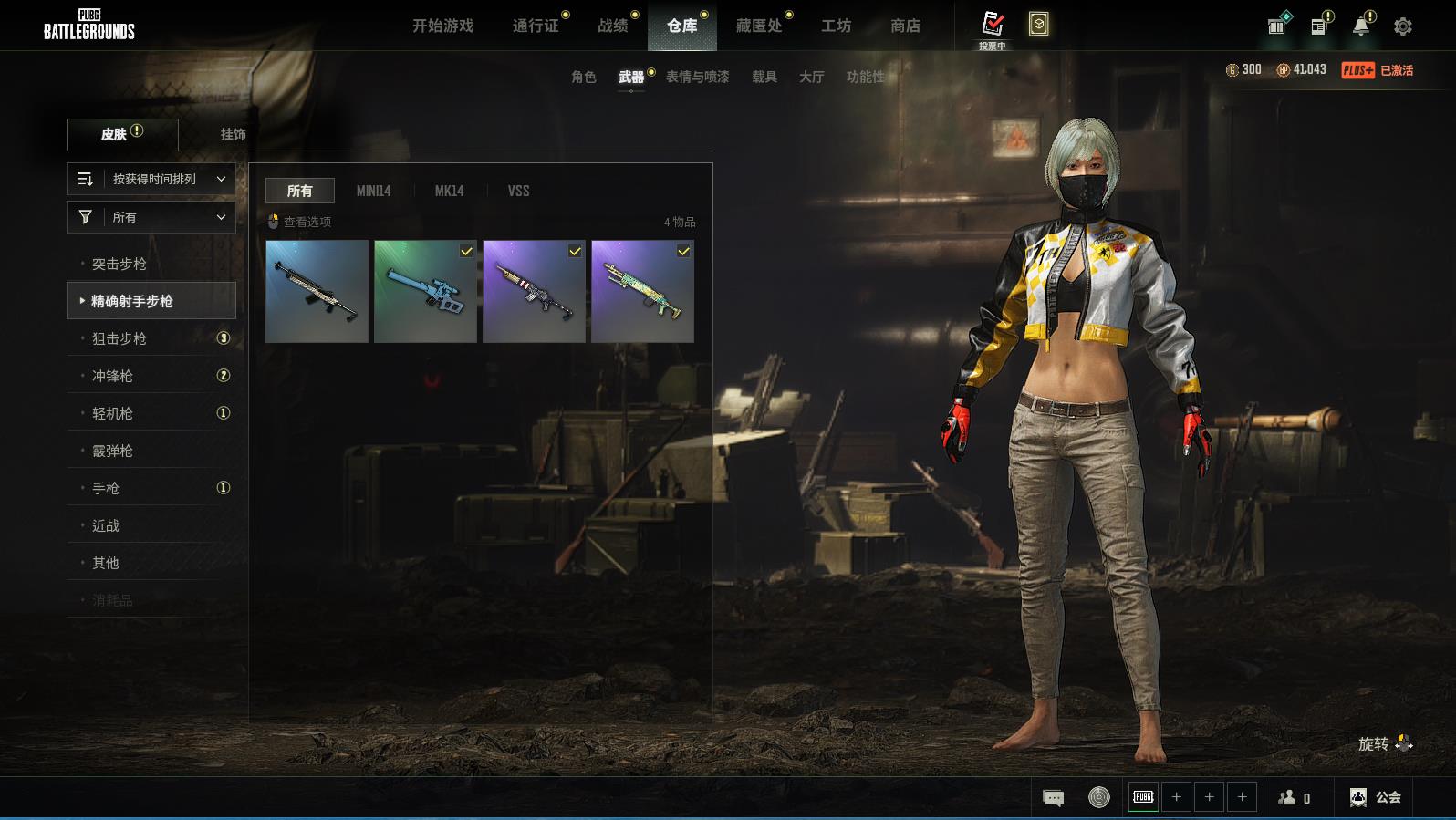Image resolution: width=1456 pixels, height=820 pixels.
Task: Open the 商店 store tab
Action: click(x=905, y=26)
